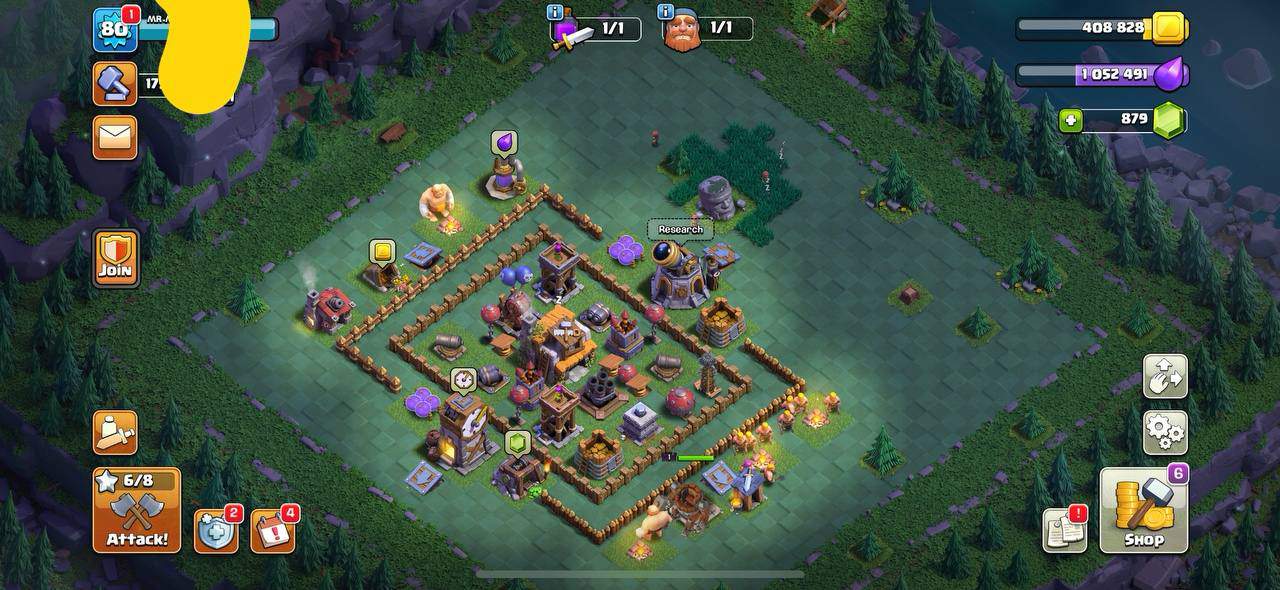Viewport: 1280px width, 590px height.
Task: Tap the Attack! button with crossed axes
Action: [x=137, y=510]
